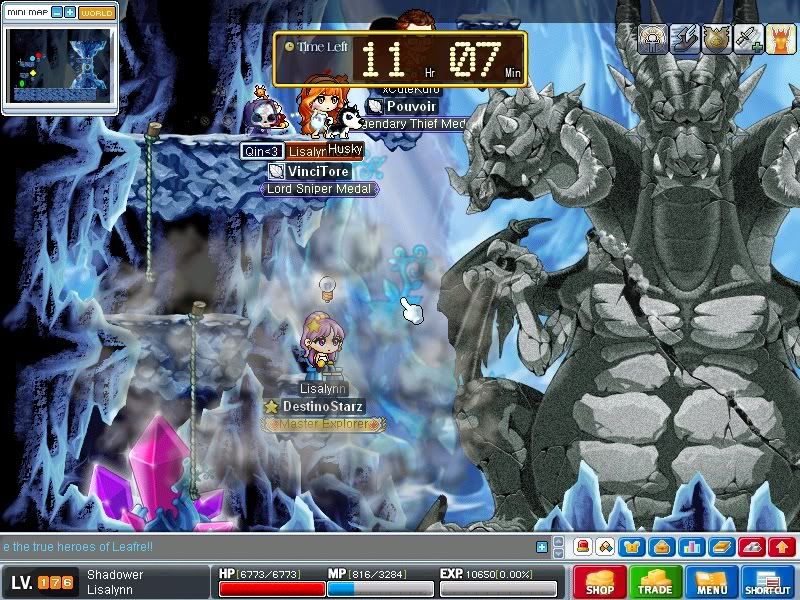Select the glowing figure buff icon
Screen dimensions: 800x600
(x=653, y=38)
